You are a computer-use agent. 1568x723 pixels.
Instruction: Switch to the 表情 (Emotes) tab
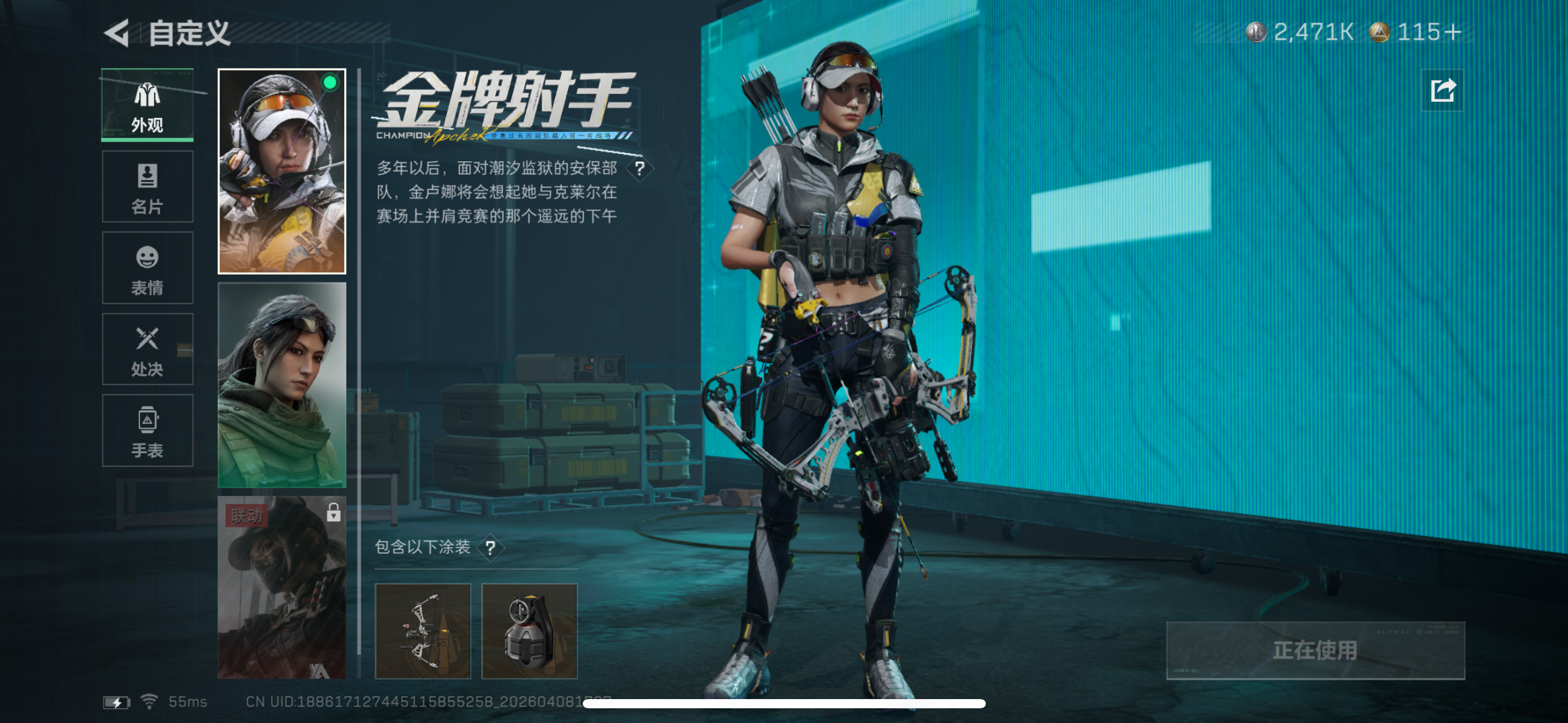(x=147, y=268)
